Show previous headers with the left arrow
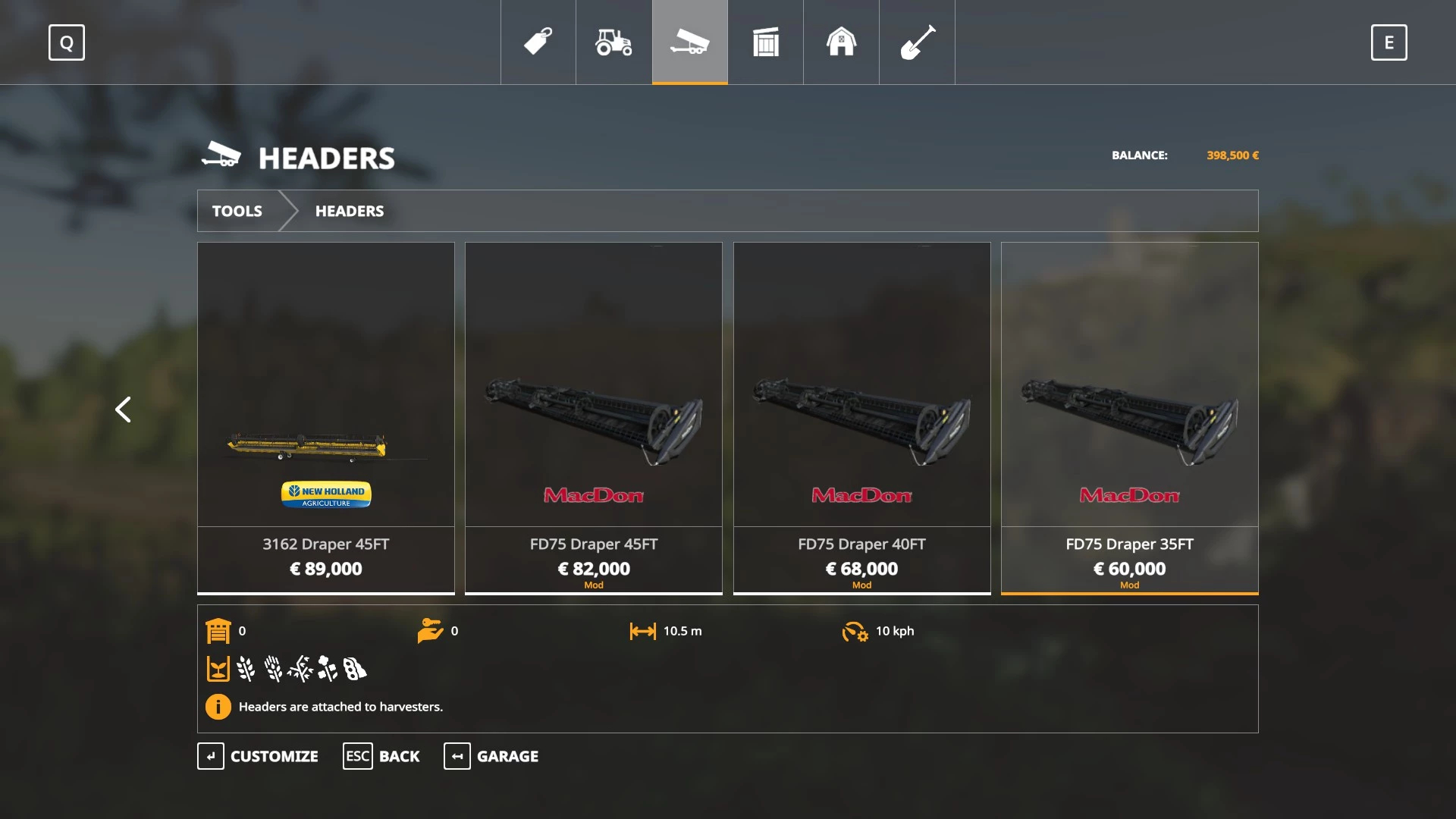This screenshot has height=819, width=1456. [123, 409]
